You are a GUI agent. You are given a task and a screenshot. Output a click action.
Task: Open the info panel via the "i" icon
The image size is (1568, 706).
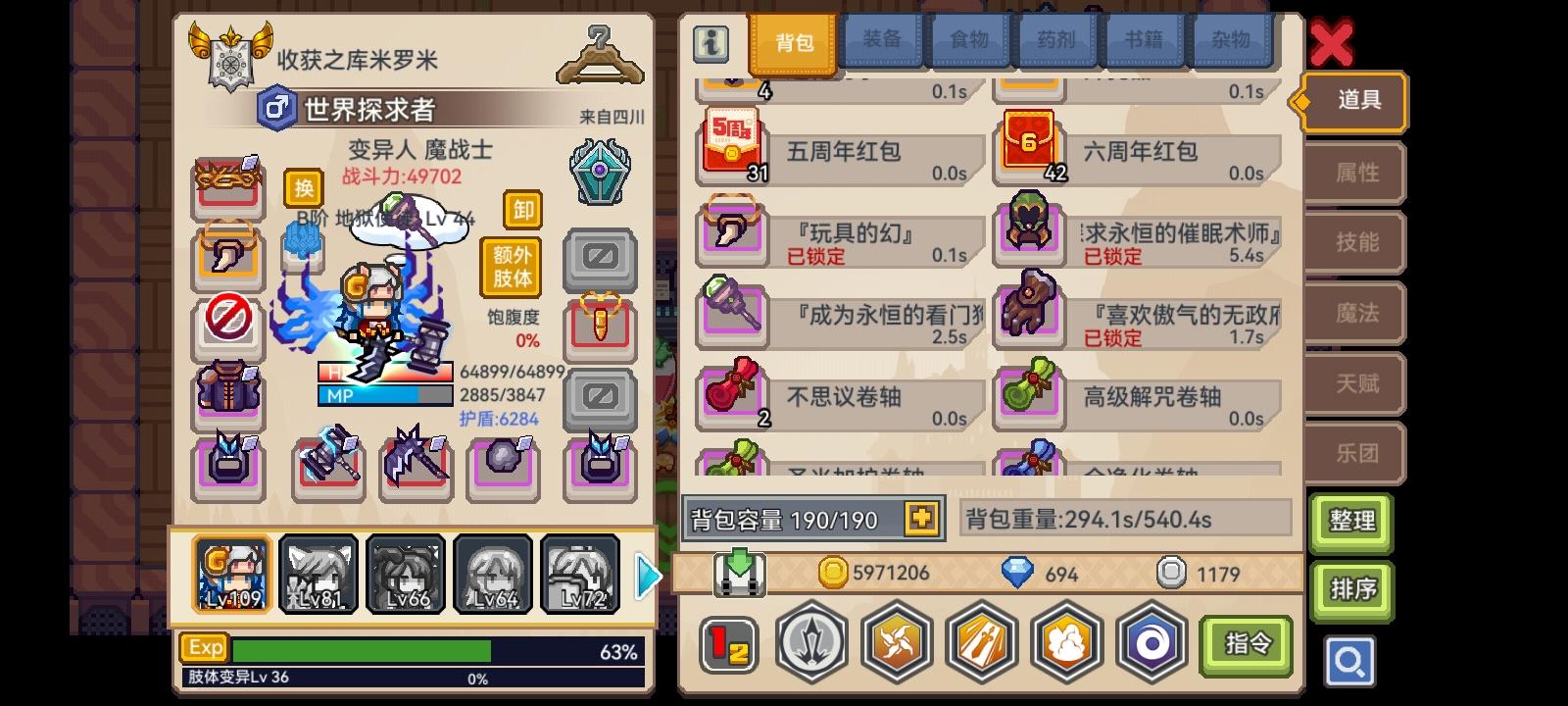pos(711,43)
